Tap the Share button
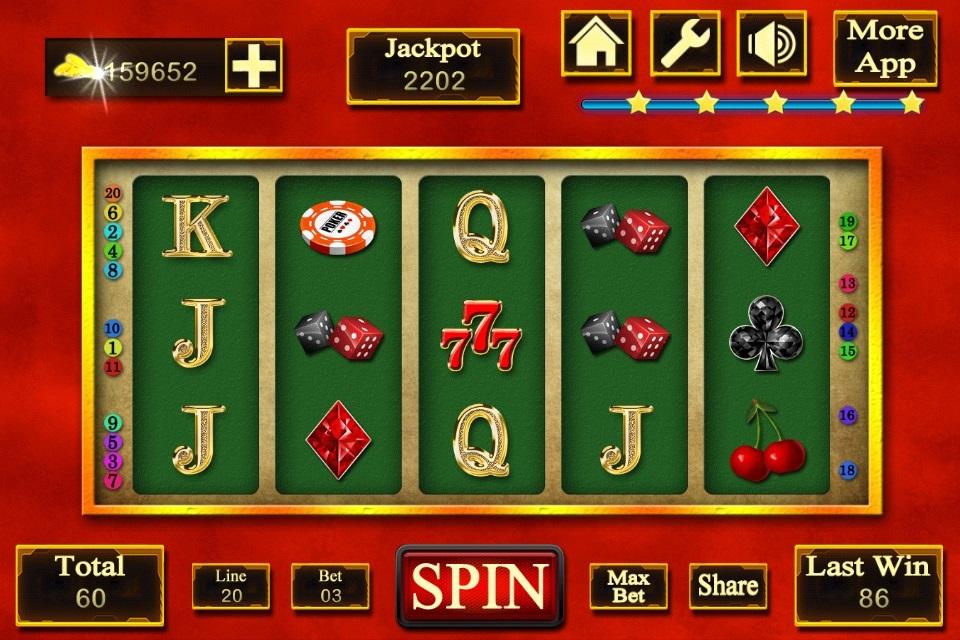Screen dimensions: 960x640 (x=727, y=586)
